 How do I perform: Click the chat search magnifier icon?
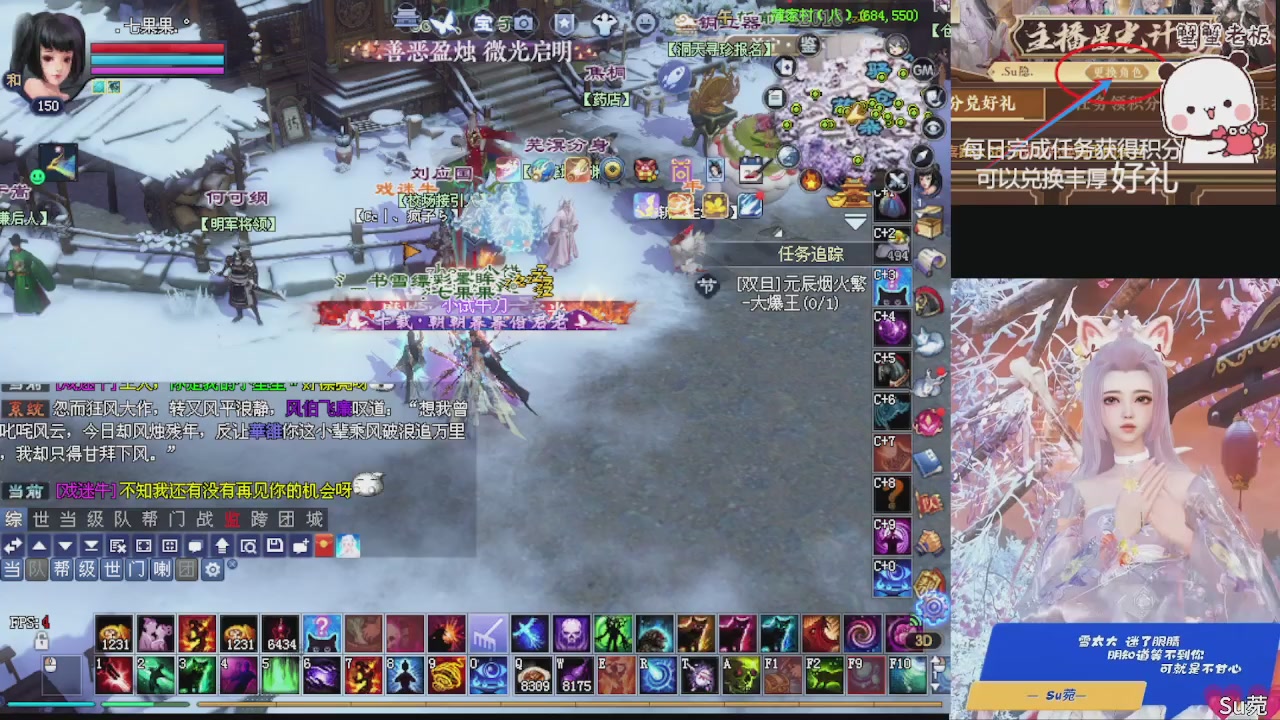coord(248,545)
